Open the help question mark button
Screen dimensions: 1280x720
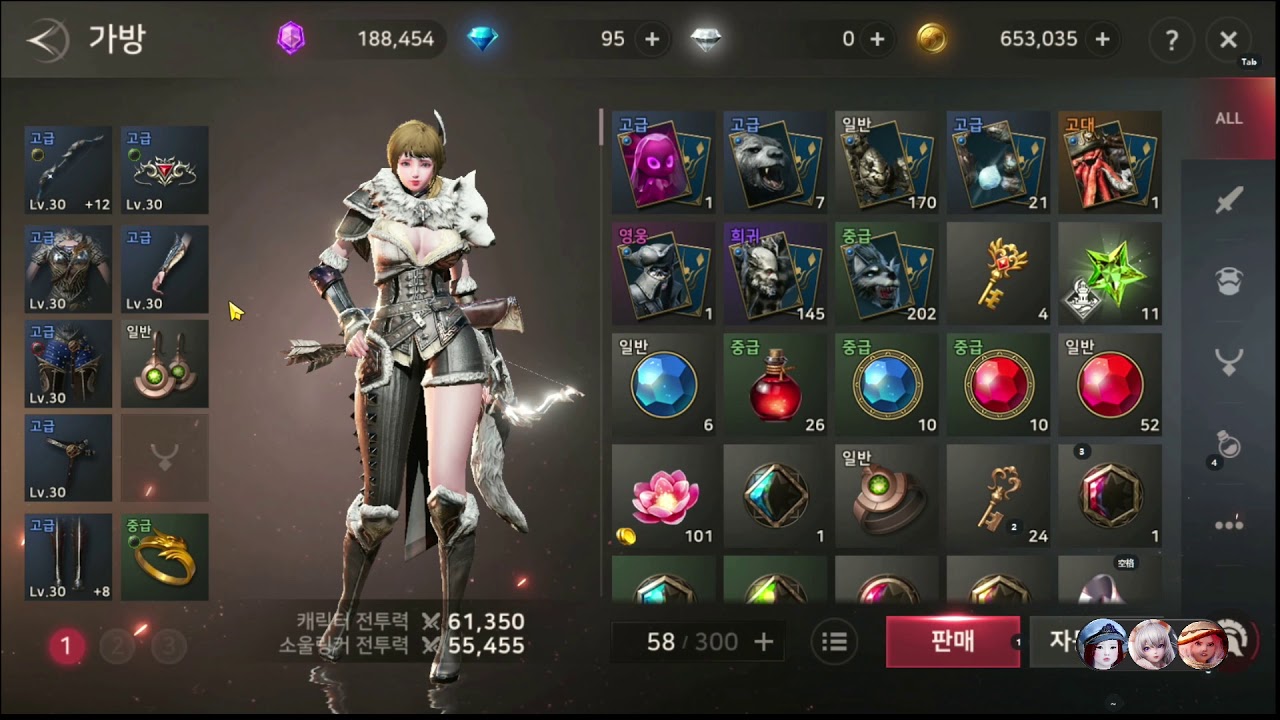[1171, 40]
